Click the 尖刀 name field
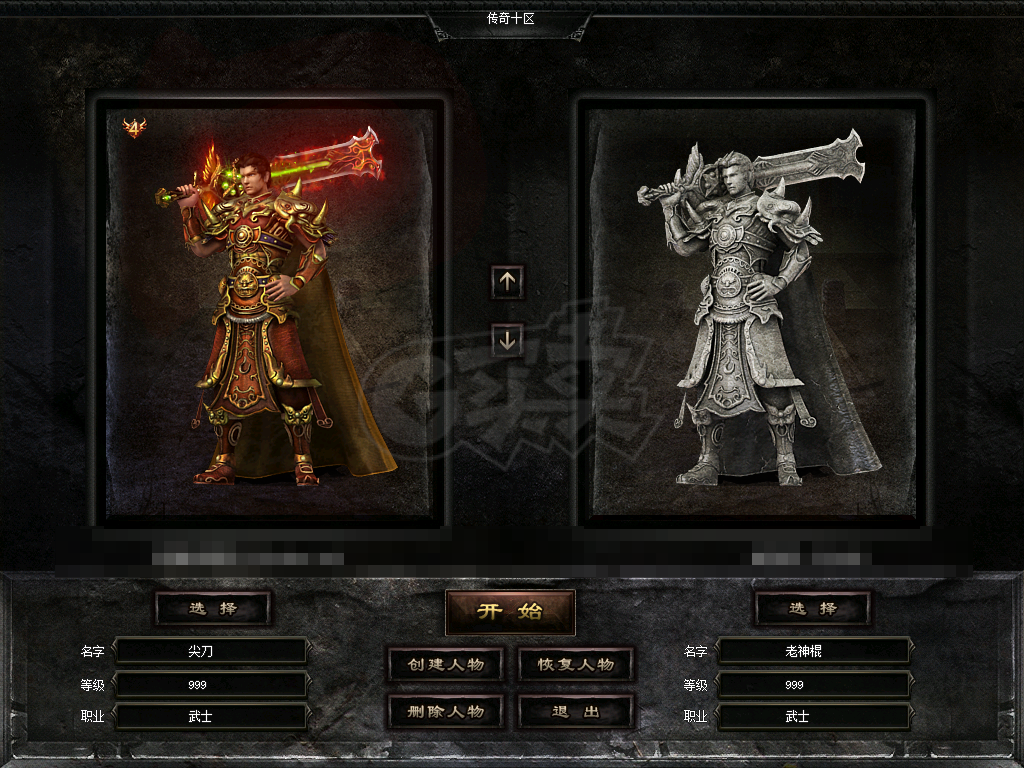Screen dimensions: 1024x768 tap(210, 651)
